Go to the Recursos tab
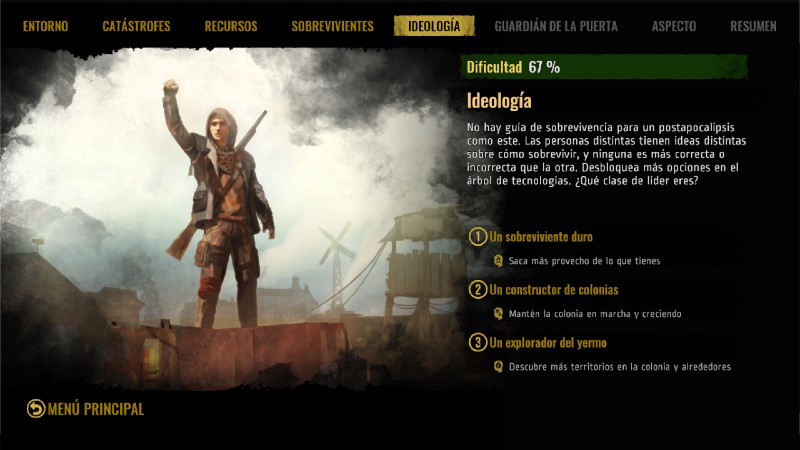 click(231, 26)
